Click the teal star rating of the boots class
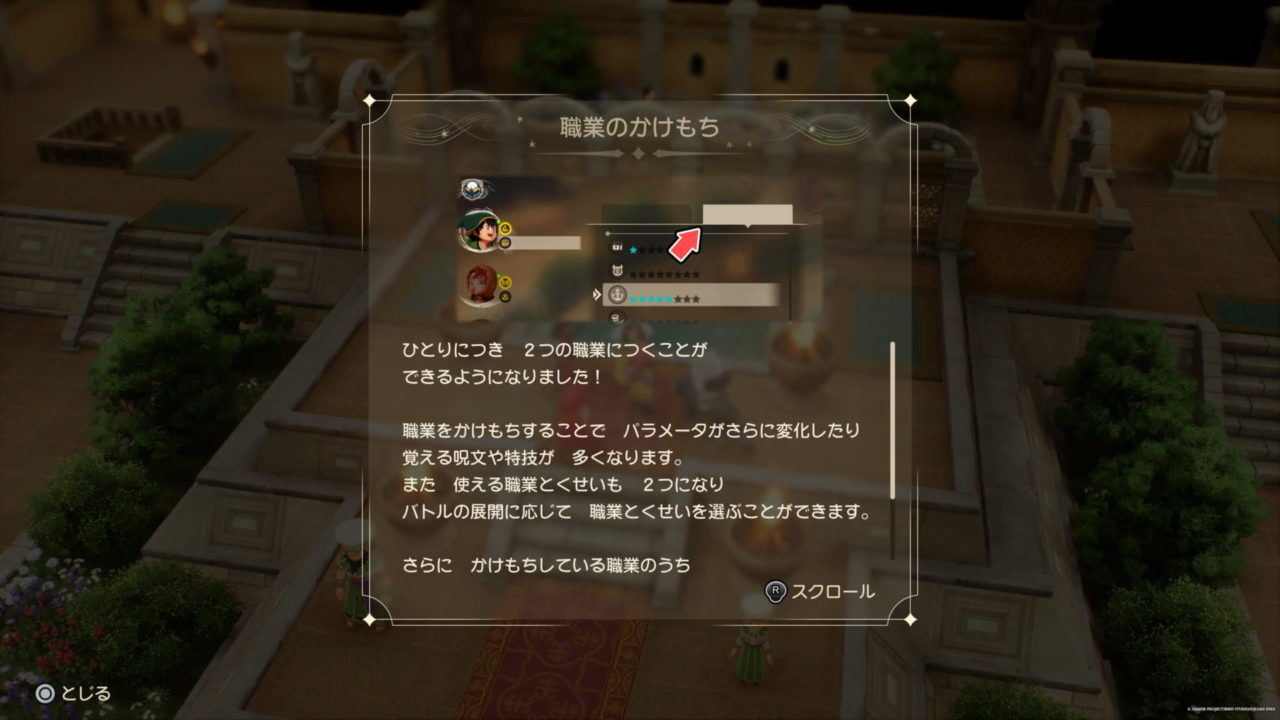This screenshot has height=720, width=1280. point(633,249)
